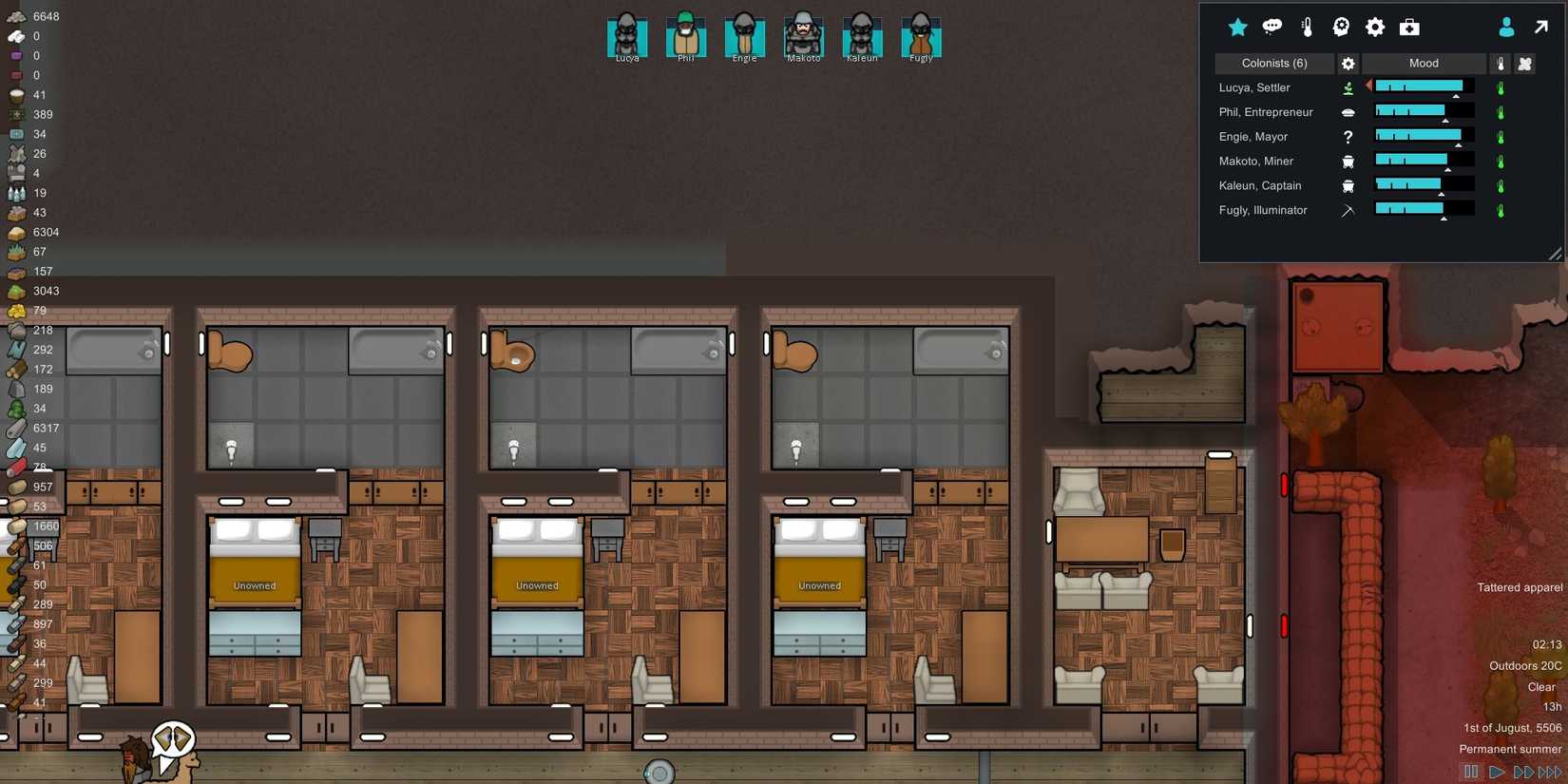Open the column settings gear beside Colonists header
The height and width of the screenshot is (784, 1568).
[1348, 63]
